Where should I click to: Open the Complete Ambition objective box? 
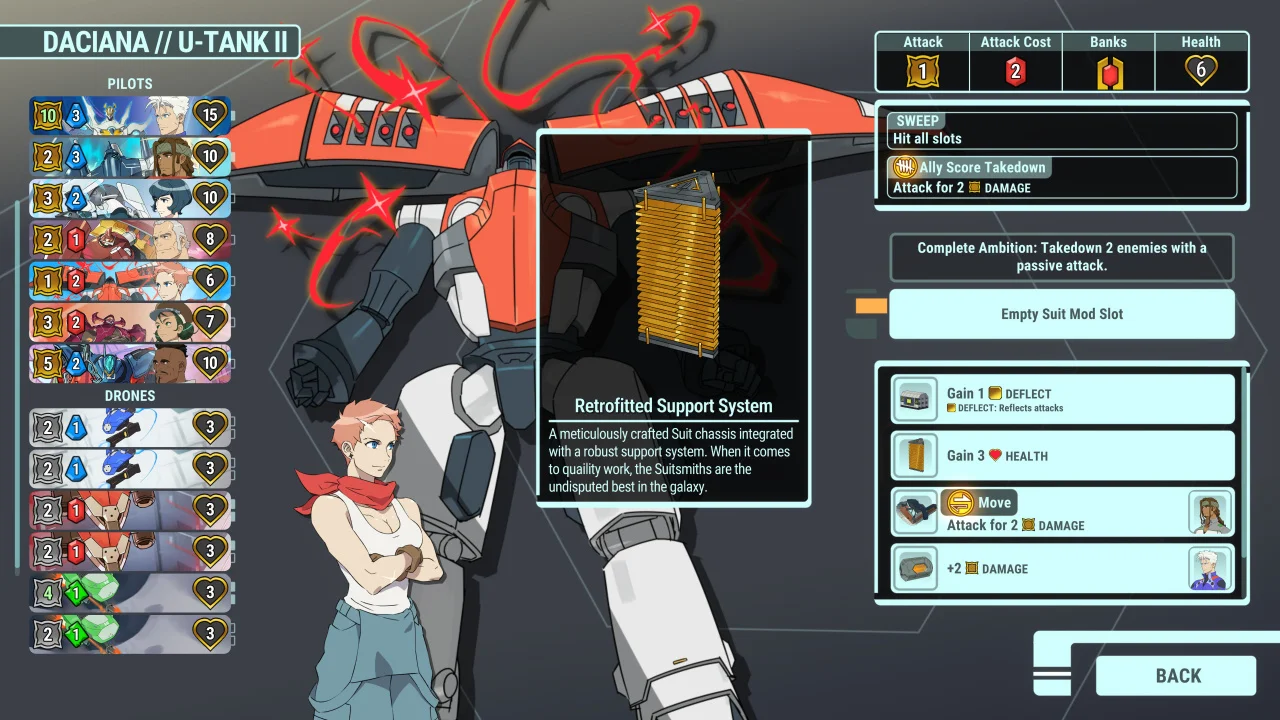tap(1061, 257)
